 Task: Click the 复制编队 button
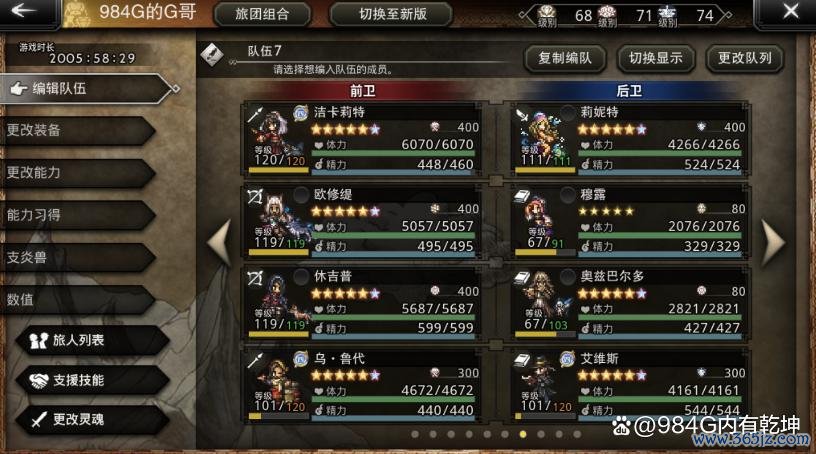[564, 58]
